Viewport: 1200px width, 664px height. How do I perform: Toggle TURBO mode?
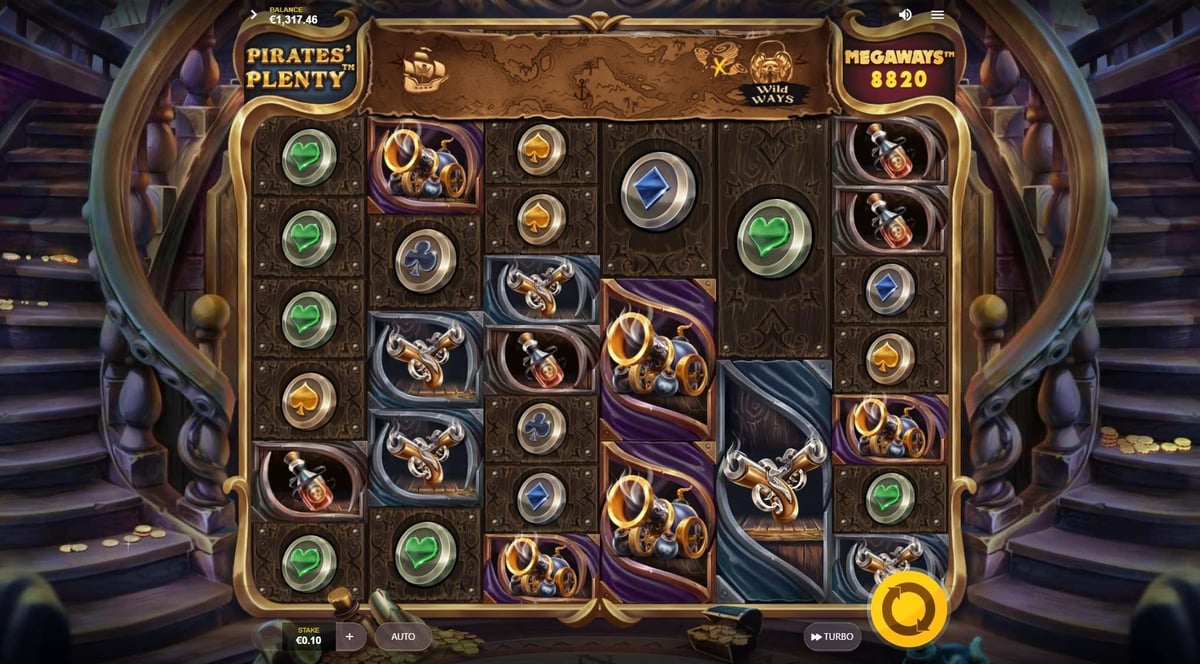pyautogui.click(x=832, y=636)
